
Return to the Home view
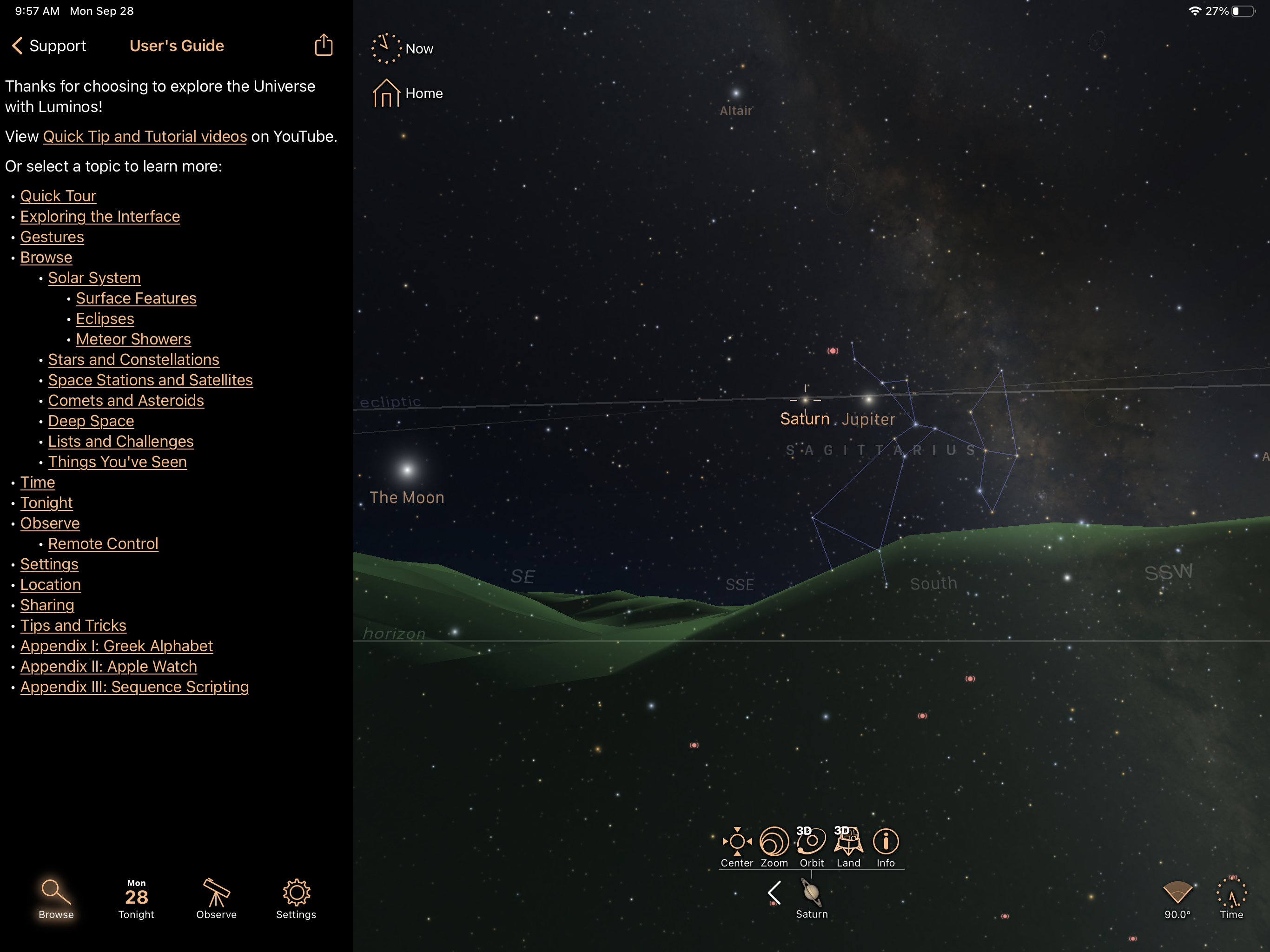coord(408,93)
